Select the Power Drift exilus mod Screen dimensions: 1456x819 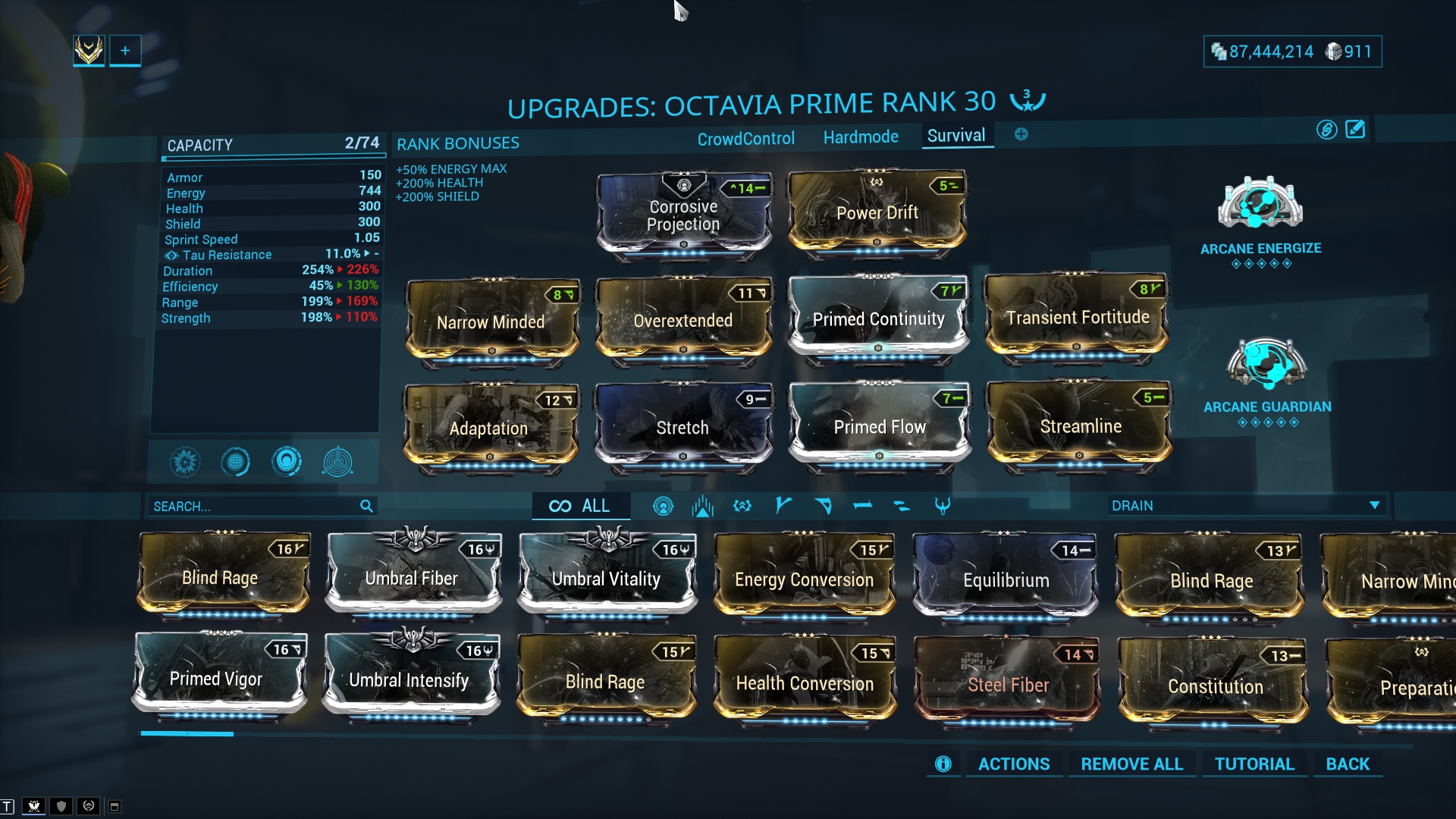pos(877,213)
